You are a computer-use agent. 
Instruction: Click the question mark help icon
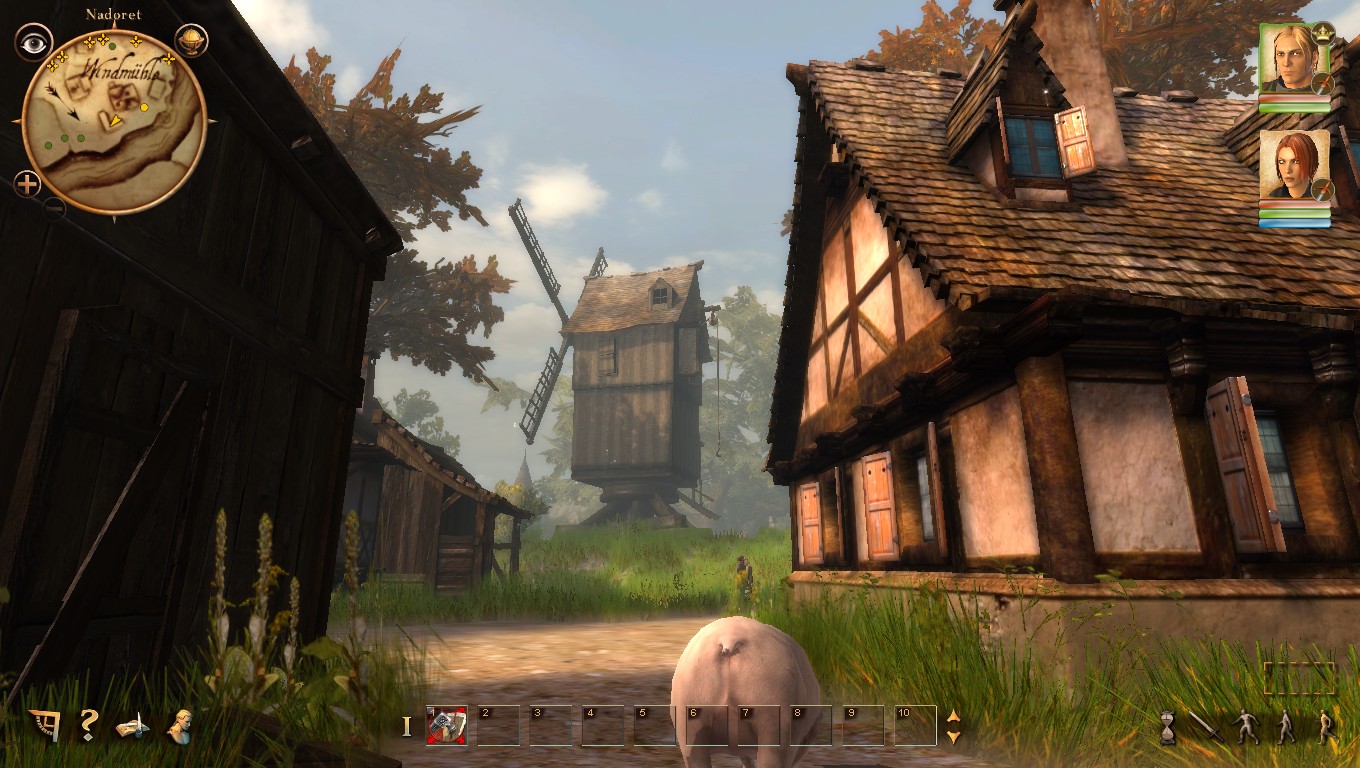pyautogui.click(x=88, y=725)
